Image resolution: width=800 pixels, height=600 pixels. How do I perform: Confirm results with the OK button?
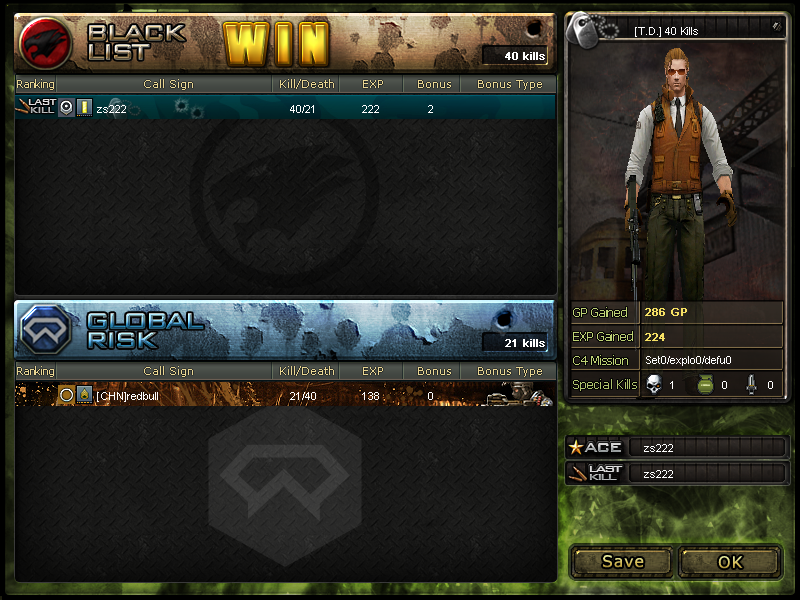click(730, 561)
